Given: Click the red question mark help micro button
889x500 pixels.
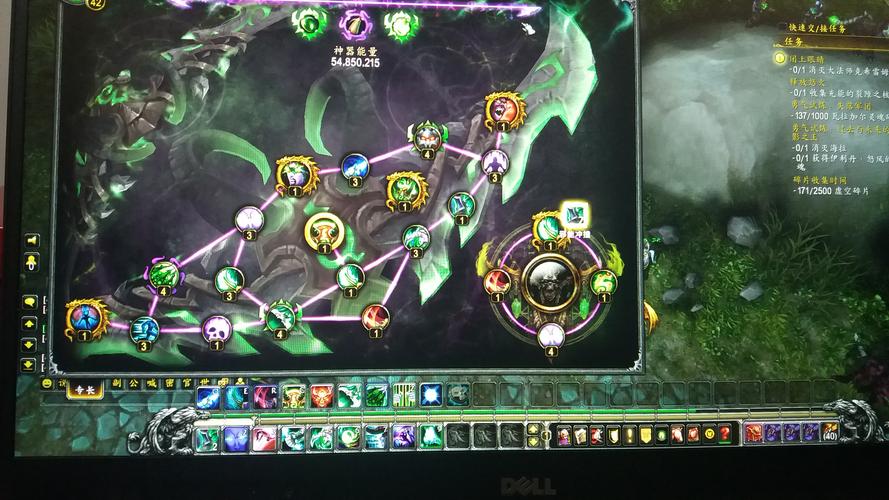Looking at the screenshot, I should coord(725,434).
